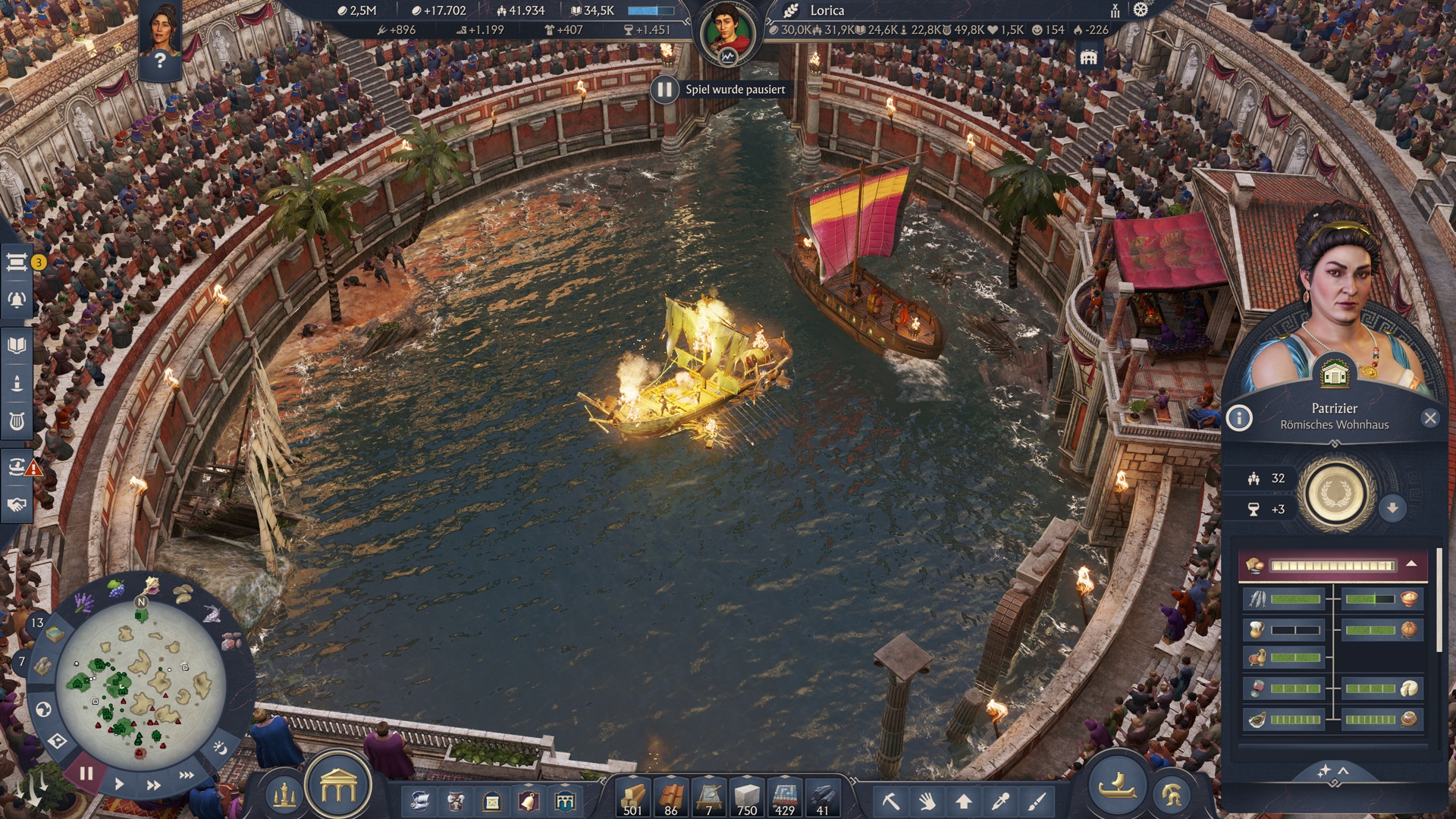The image size is (1456, 819).
Task: Click the governor portrait at top center
Action: (x=727, y=33)
